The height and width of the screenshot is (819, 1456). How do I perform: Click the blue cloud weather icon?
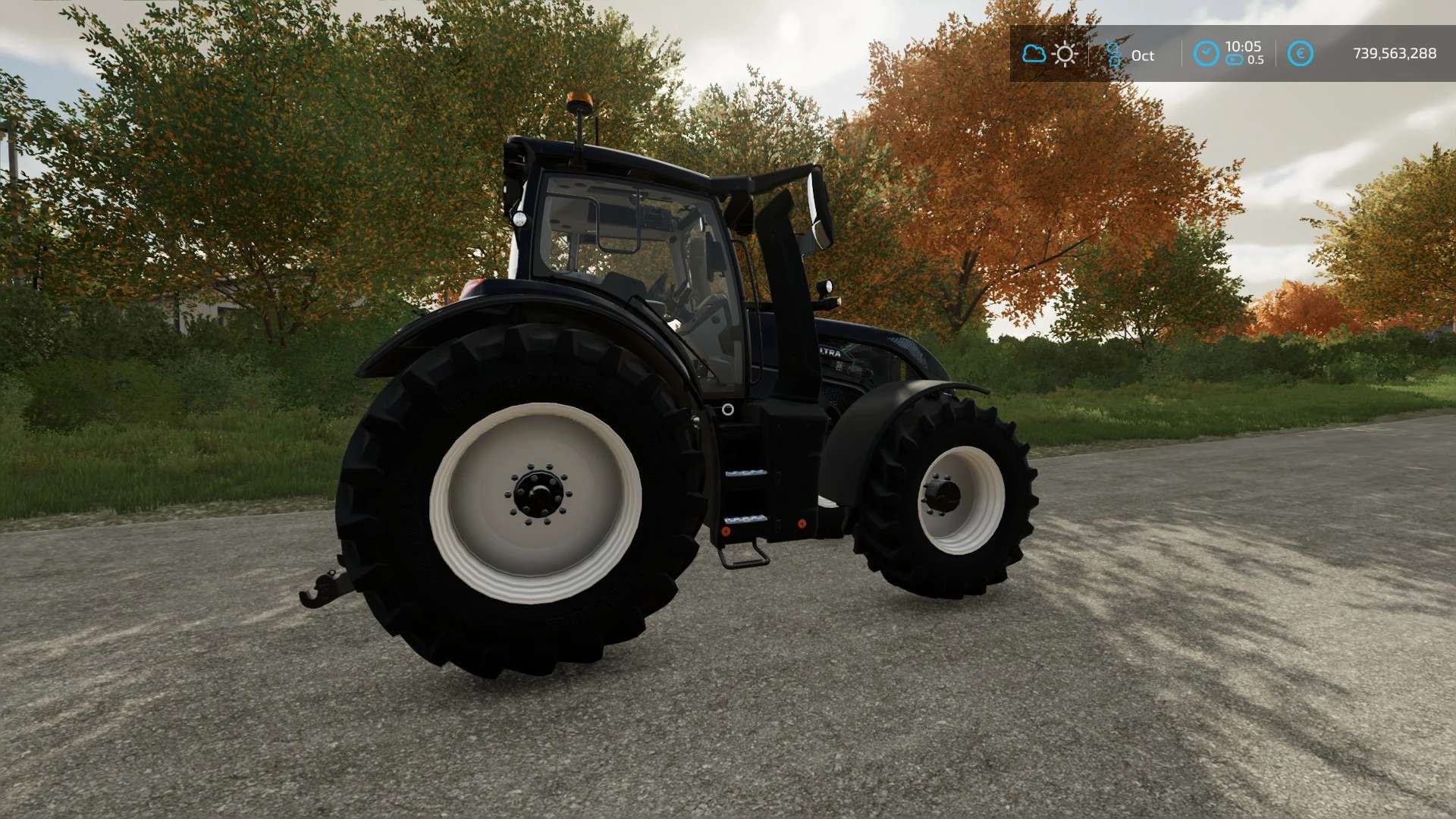tap(1034, 54)
